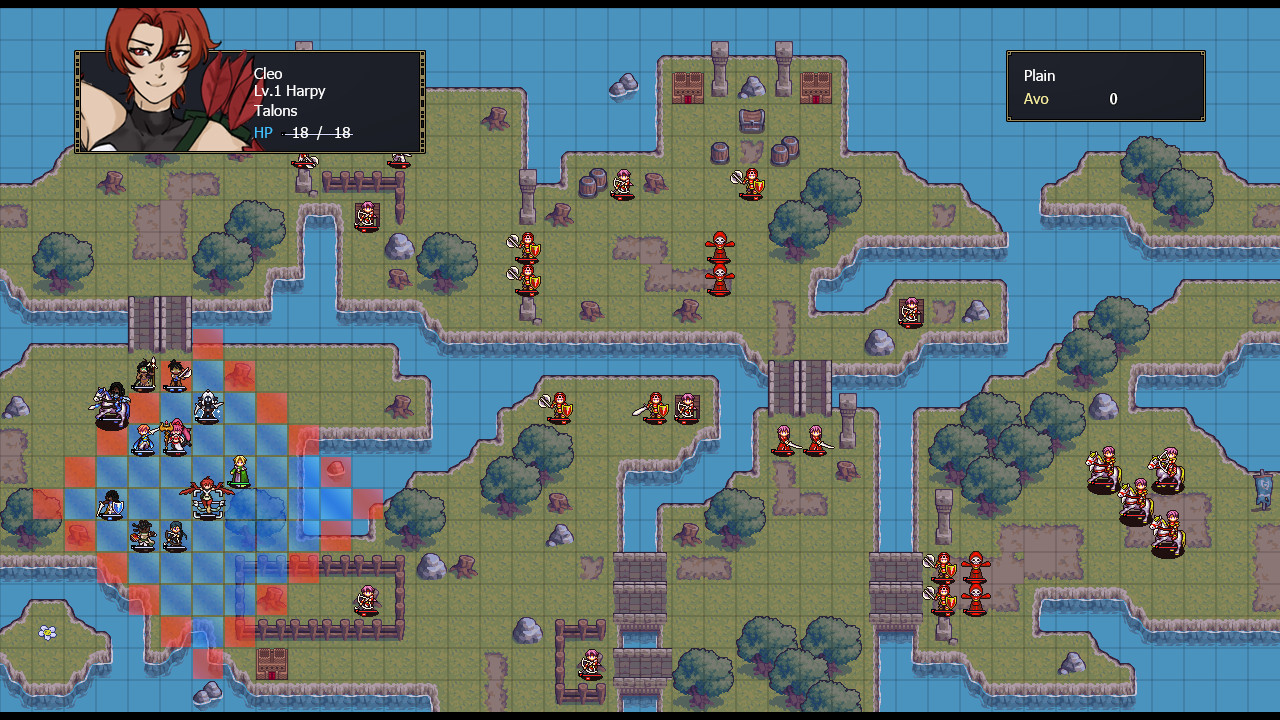Select the spear fighter at the formation's top

[143, 375]
